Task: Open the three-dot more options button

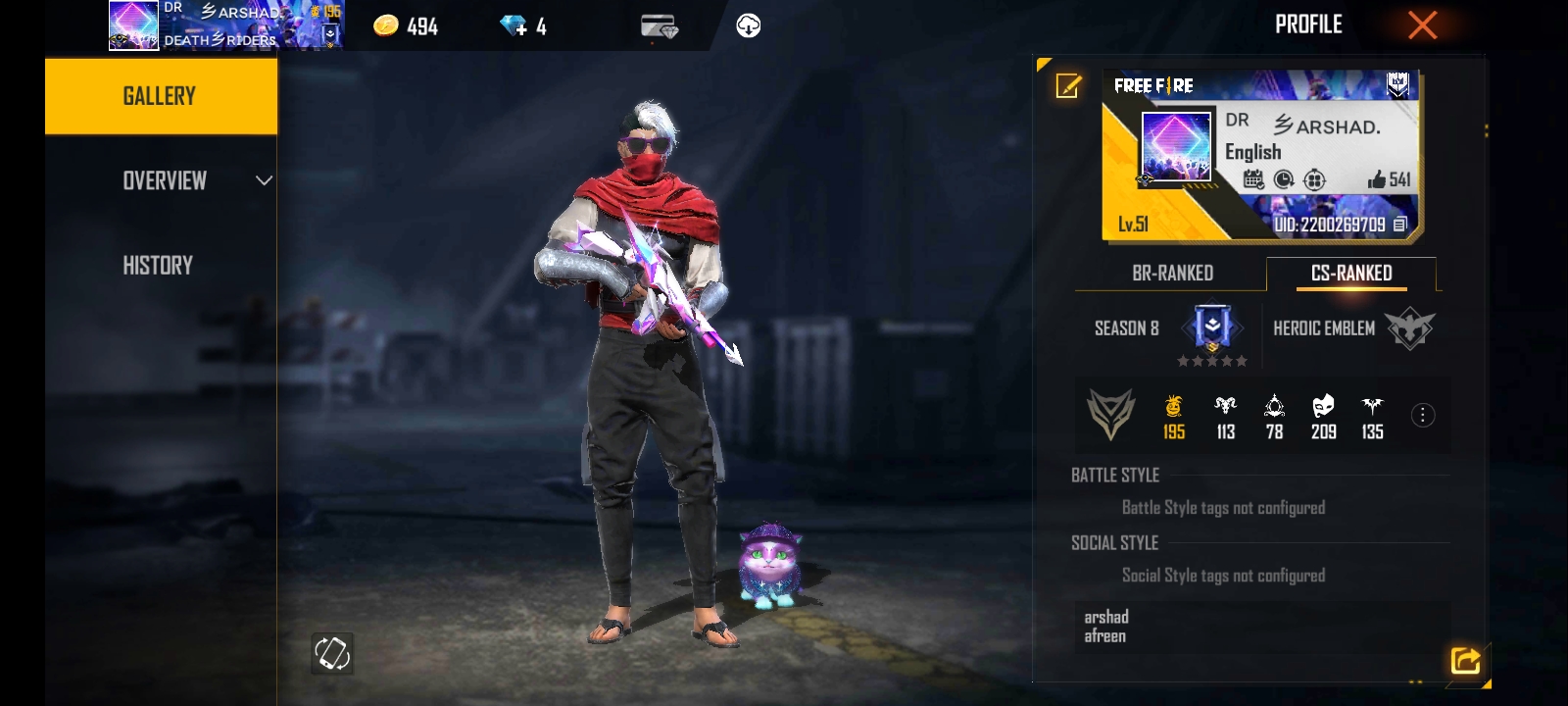Action: pos(1422,416)
